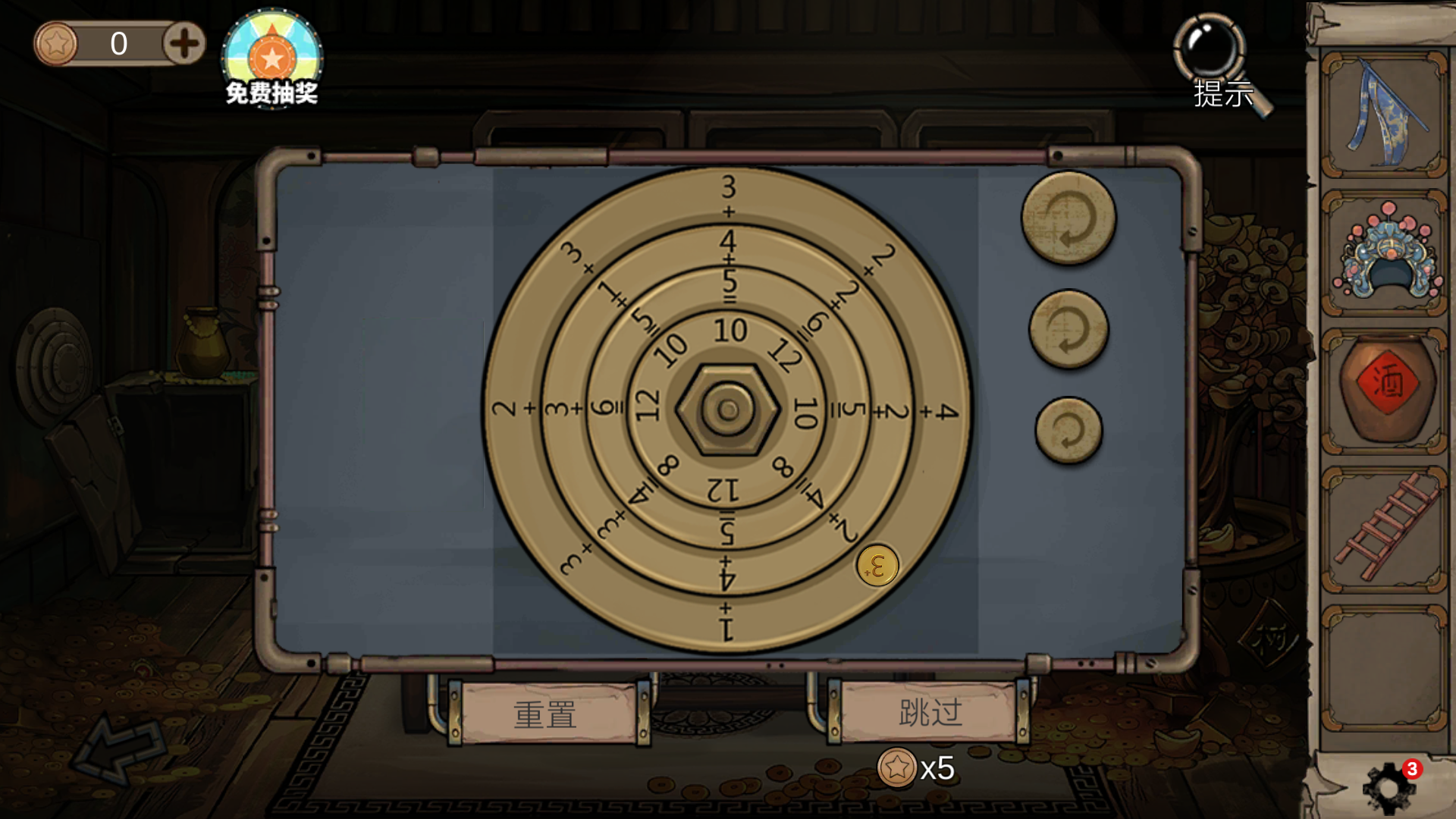This screenshot has height=819, width=1456.
Task: Select the opera headdress inventory slot
Action: (1385, 253)
